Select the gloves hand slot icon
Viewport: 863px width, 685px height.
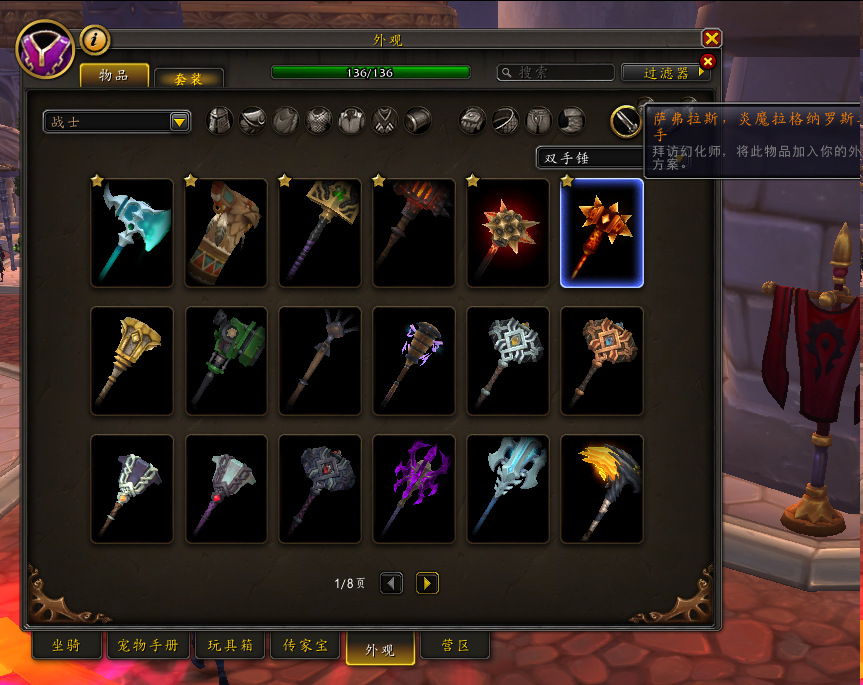coord(473,121)
